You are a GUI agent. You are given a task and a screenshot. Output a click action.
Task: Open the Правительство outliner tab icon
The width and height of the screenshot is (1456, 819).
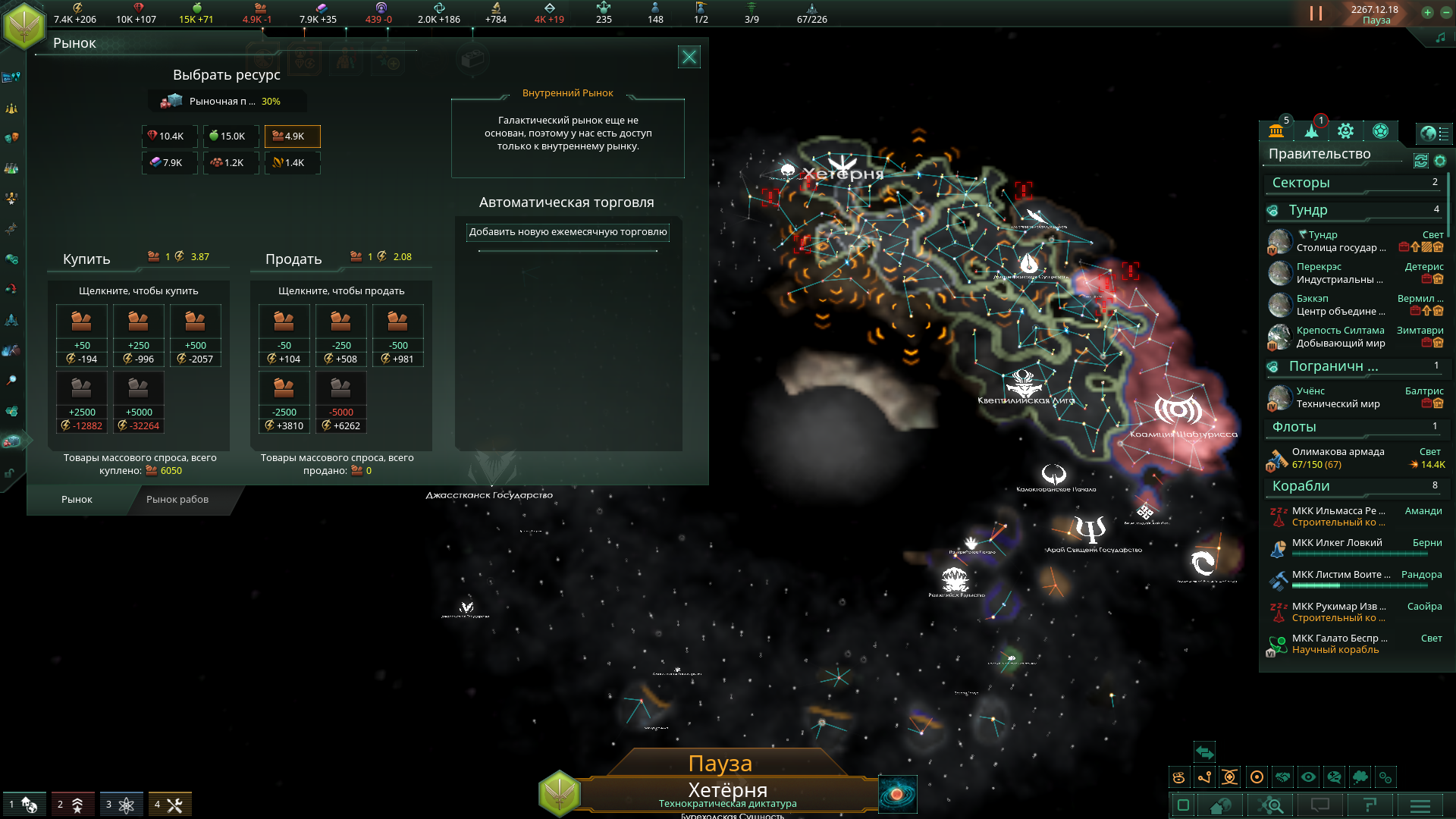(1276, 131)
